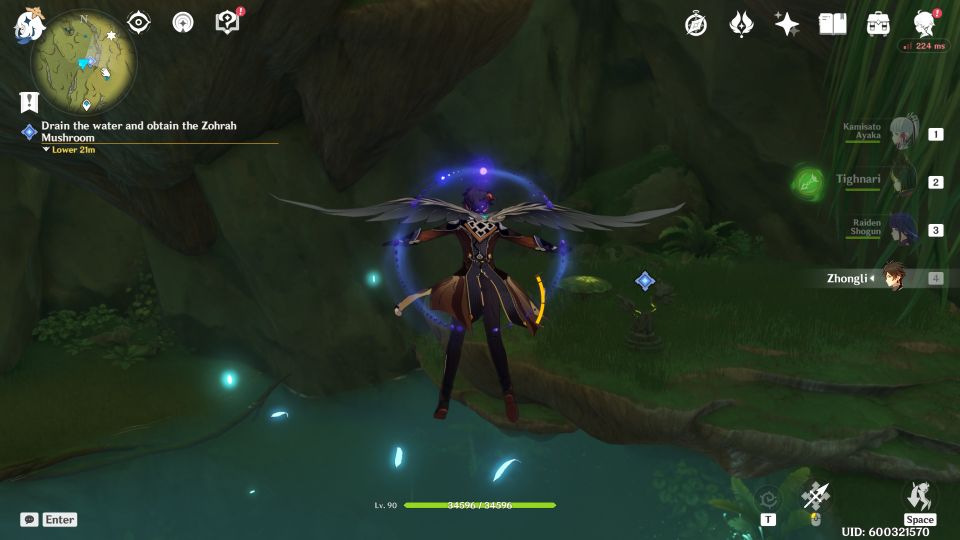The width and height of the screenshot is (960, 540).
Task: Open the character profile icon
Action: click(x=925, y=24)
